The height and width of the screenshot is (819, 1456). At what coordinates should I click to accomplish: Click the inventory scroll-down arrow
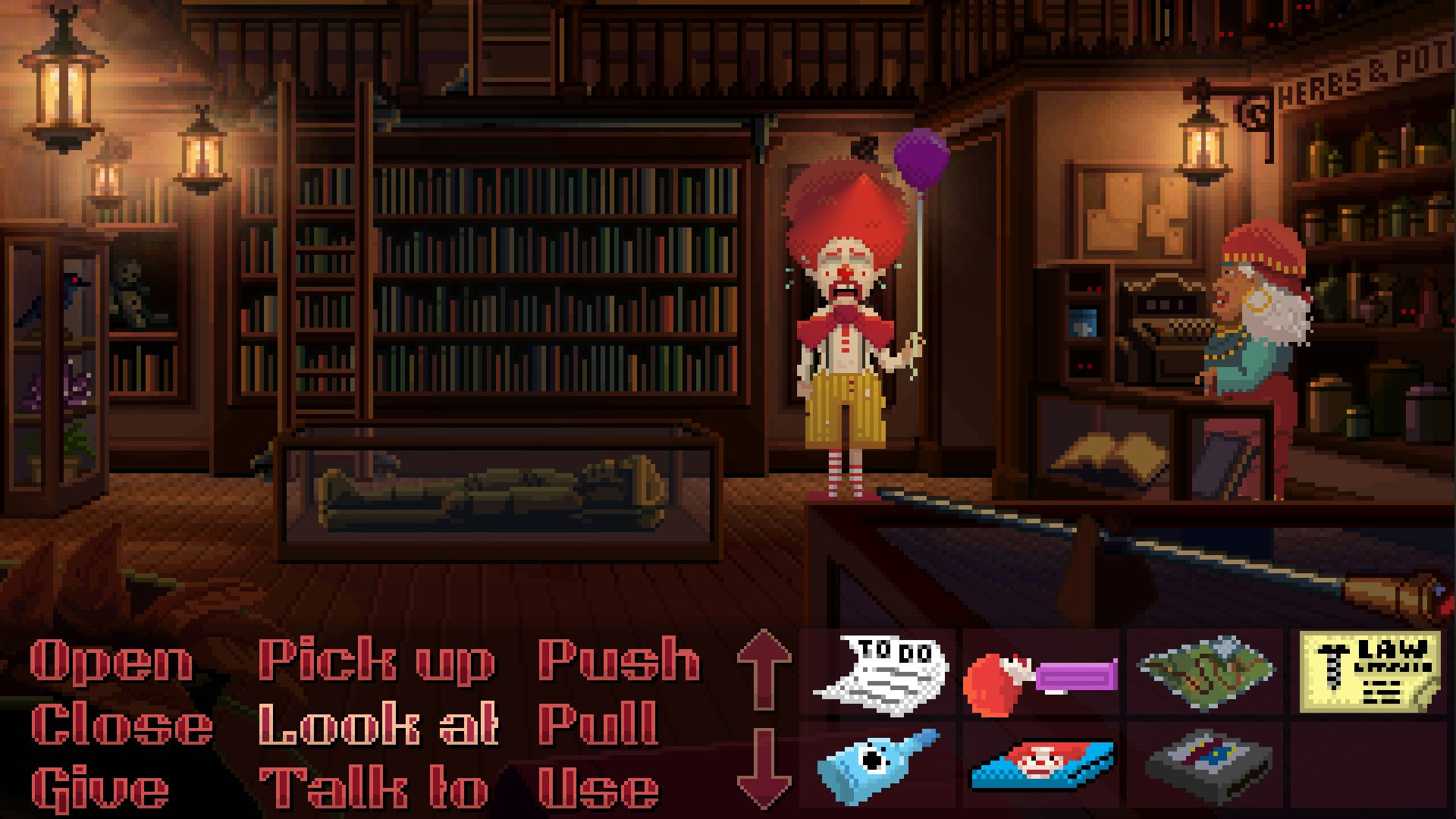[766, 766]
